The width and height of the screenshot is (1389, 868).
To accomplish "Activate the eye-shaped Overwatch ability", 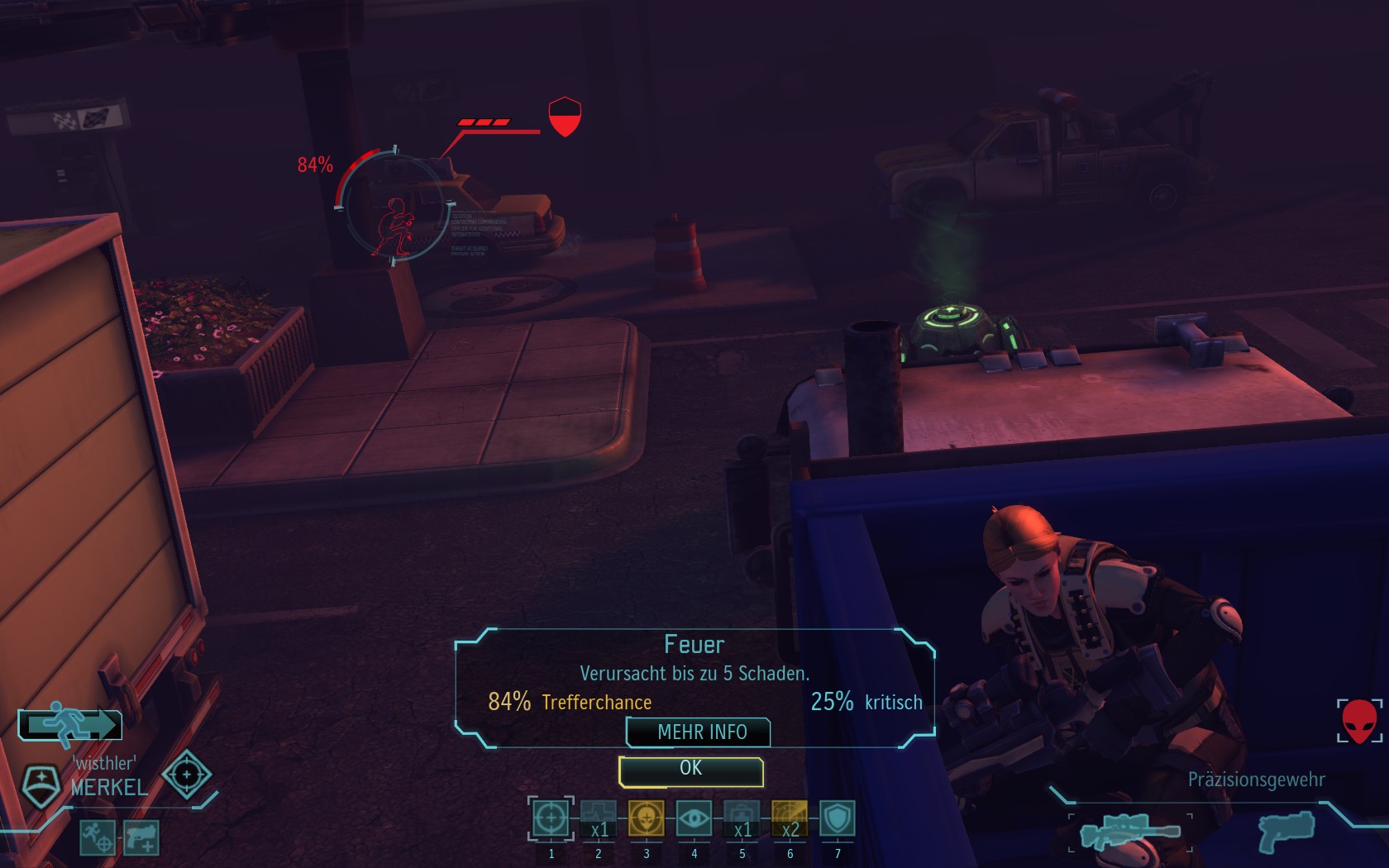I will point(694,818).
